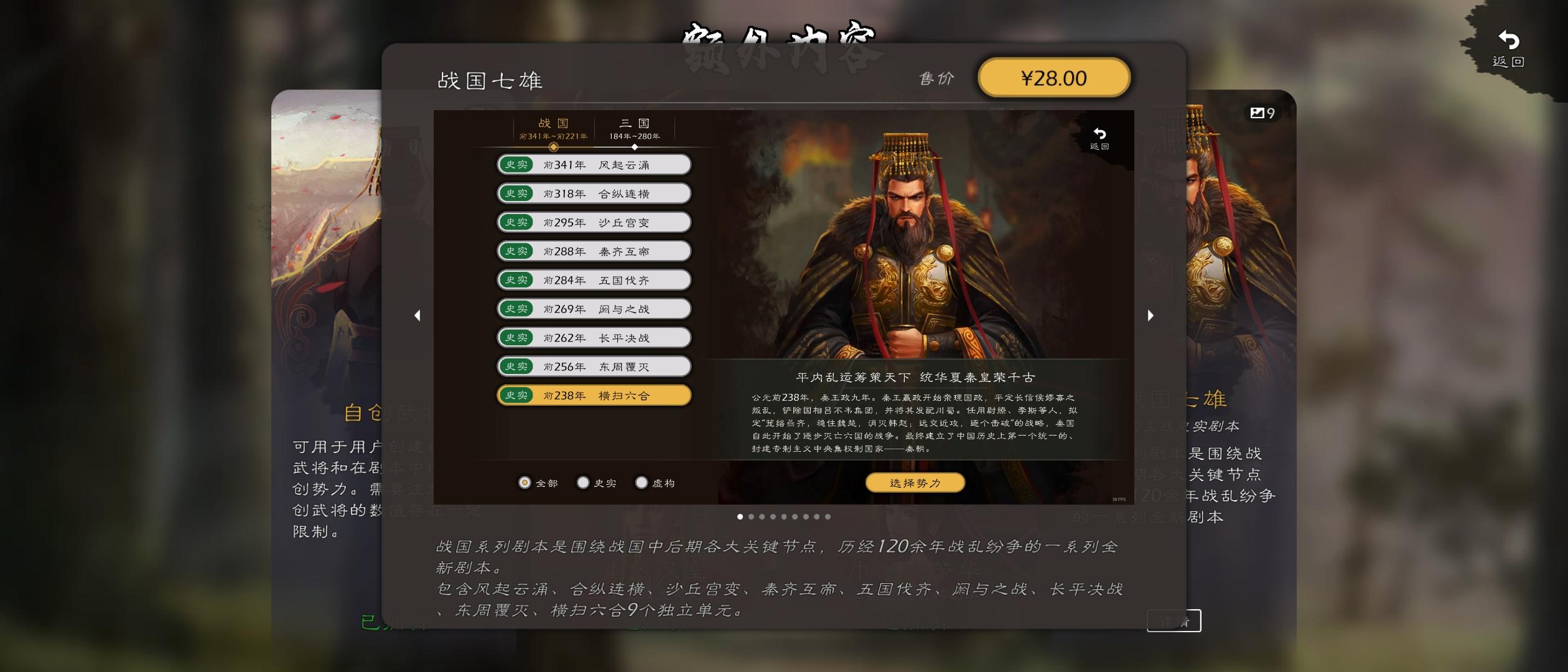1568x672 pixels.
Task: Select the 战国 era tab
Action: (x=554, y=128)
